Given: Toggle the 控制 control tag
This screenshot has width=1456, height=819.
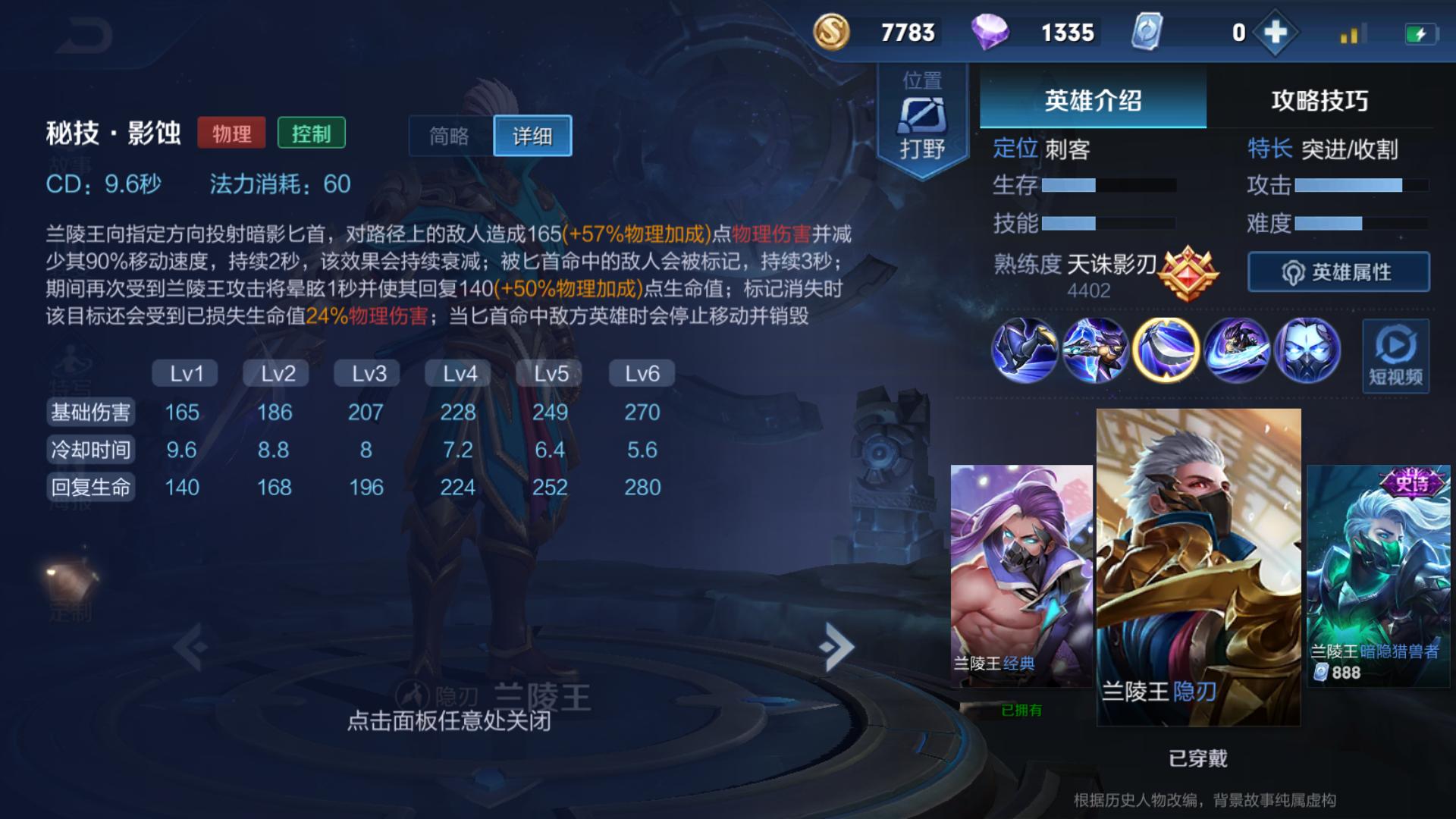Looking at the screenshot, I should pos(312,134).
